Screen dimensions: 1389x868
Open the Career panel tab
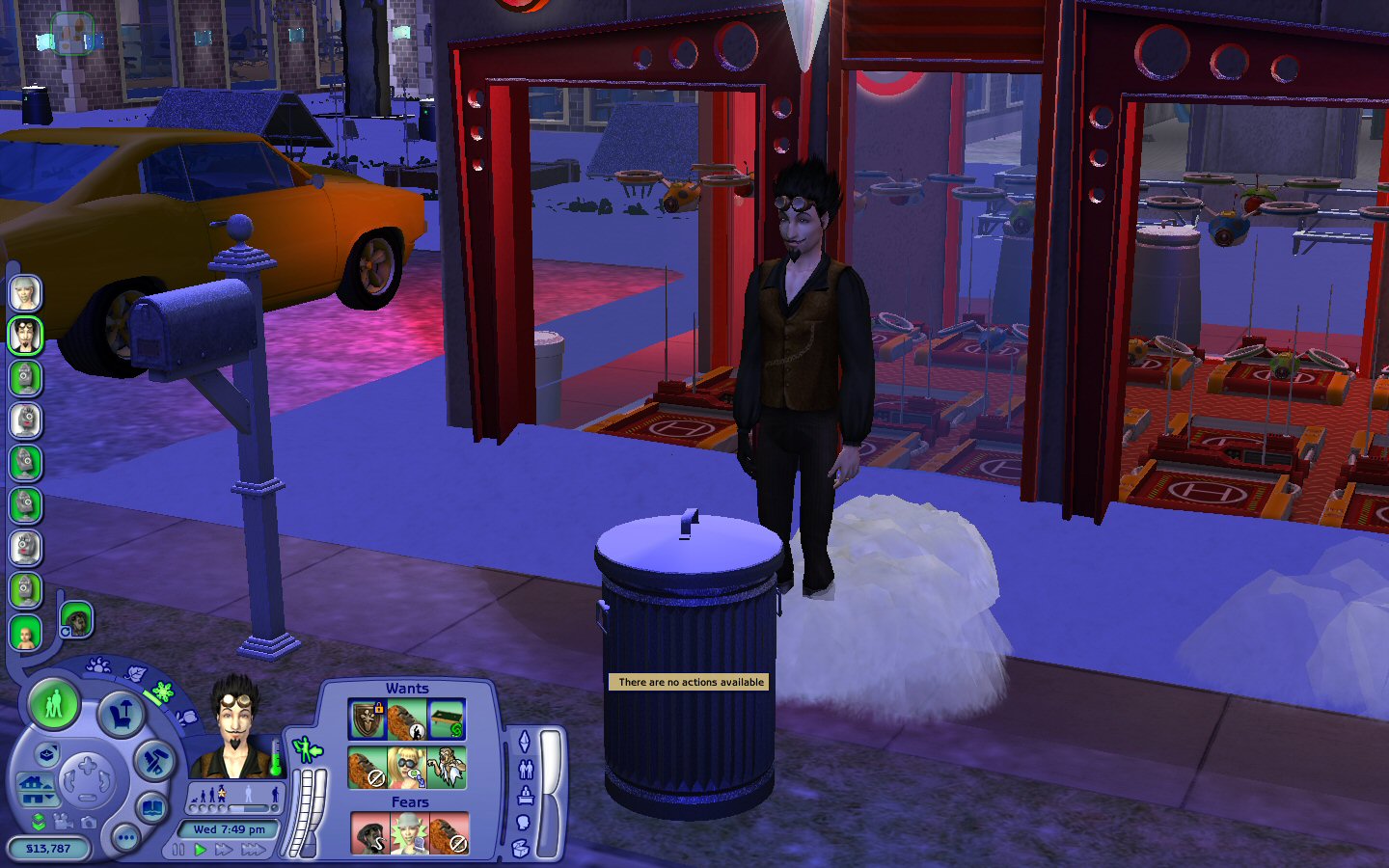click(x=526, y=796)
